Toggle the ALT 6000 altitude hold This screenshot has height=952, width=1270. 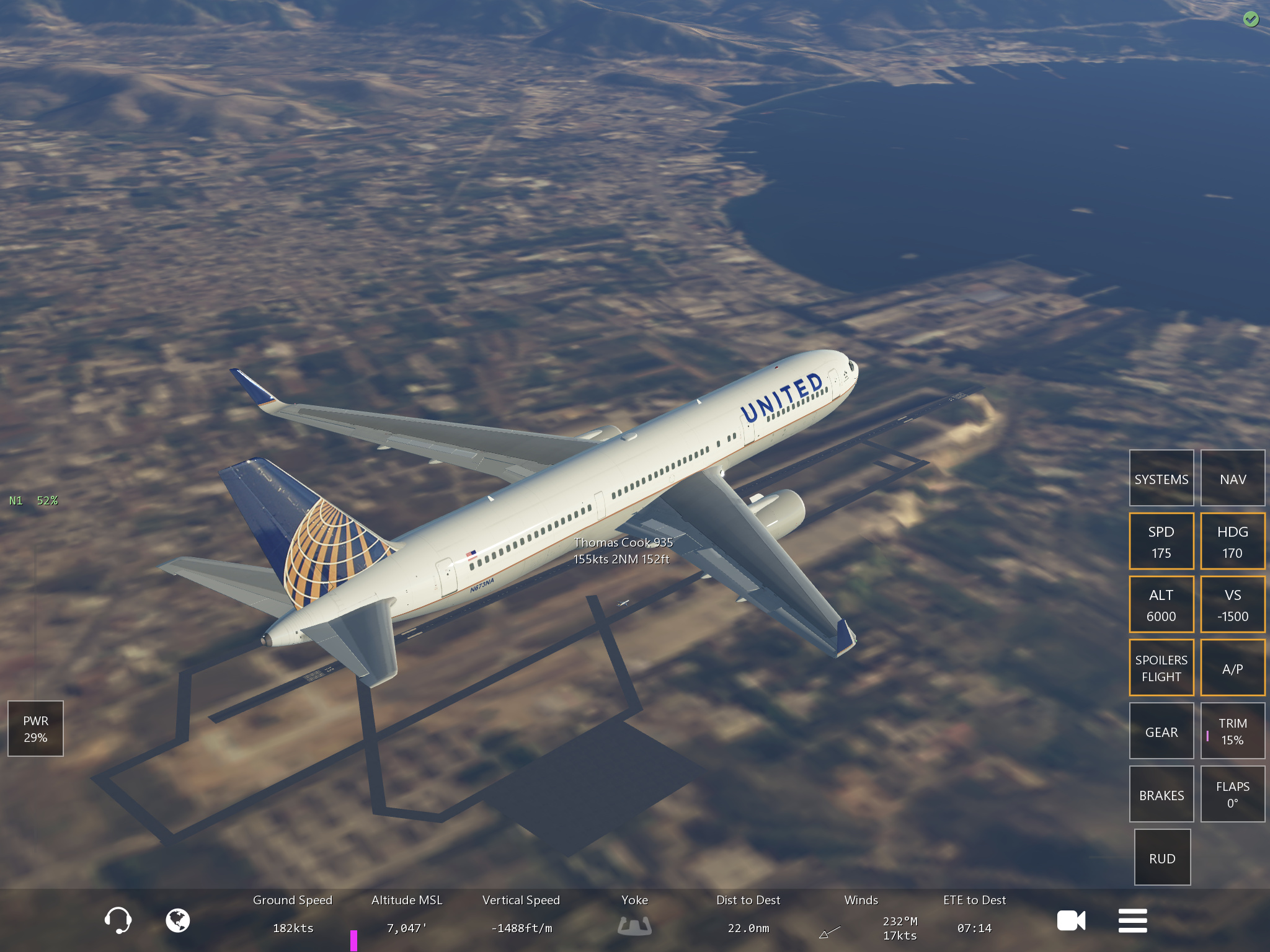(1161, 605)
